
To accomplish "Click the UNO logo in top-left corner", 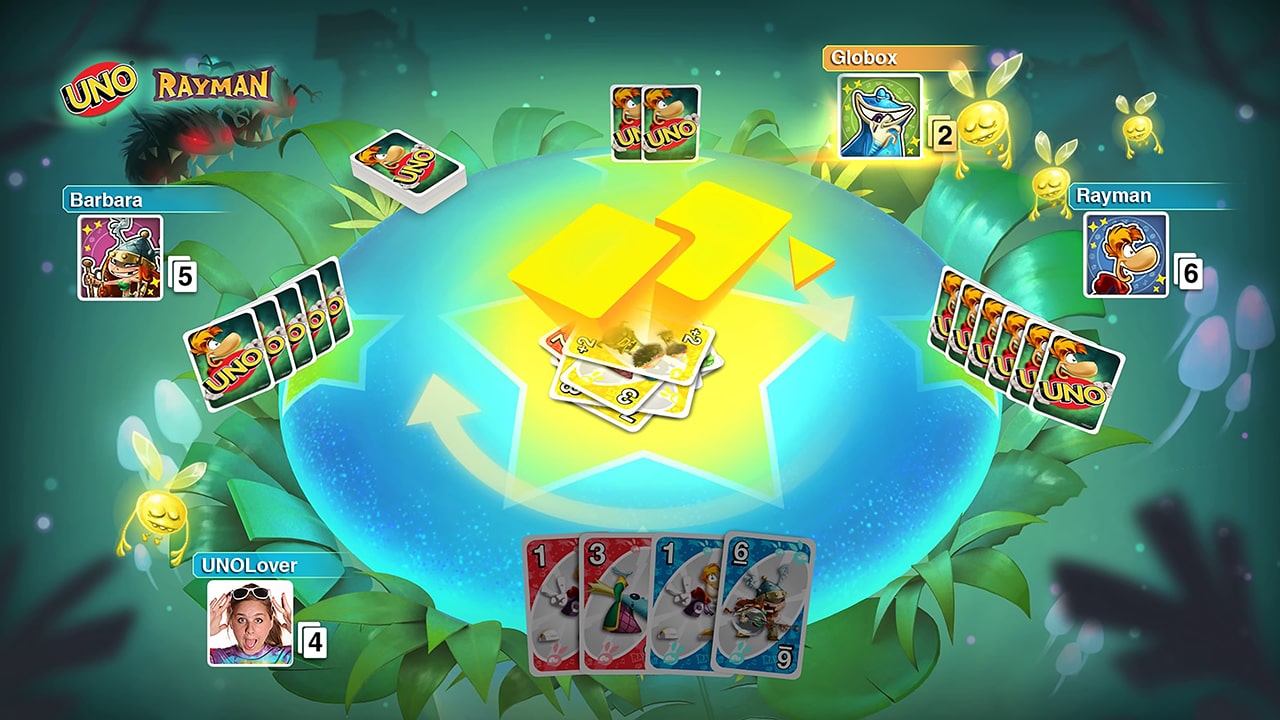I will [98, 85].
